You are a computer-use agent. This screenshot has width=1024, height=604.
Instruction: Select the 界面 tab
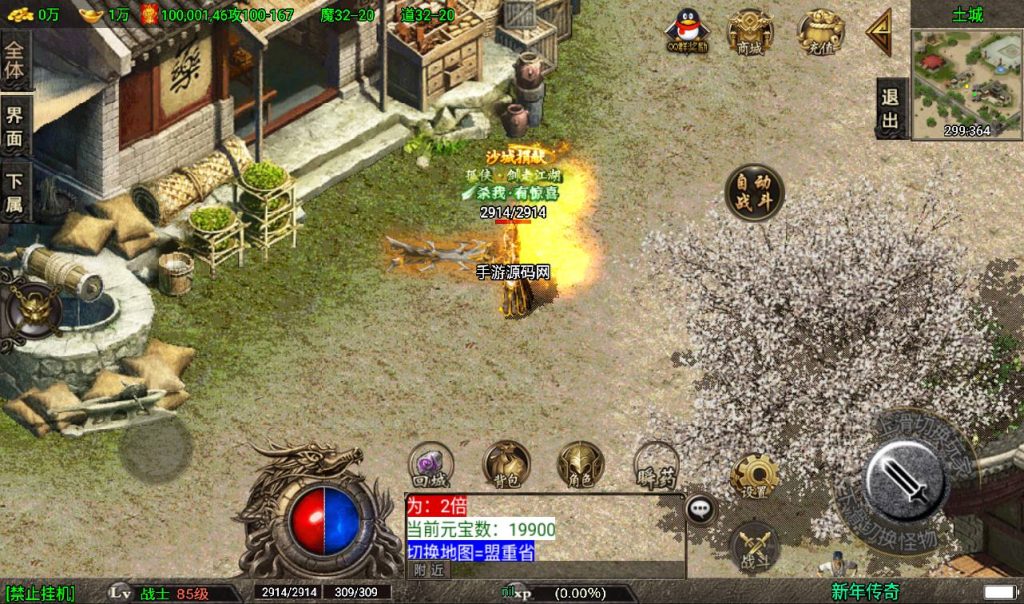[14, 125]
